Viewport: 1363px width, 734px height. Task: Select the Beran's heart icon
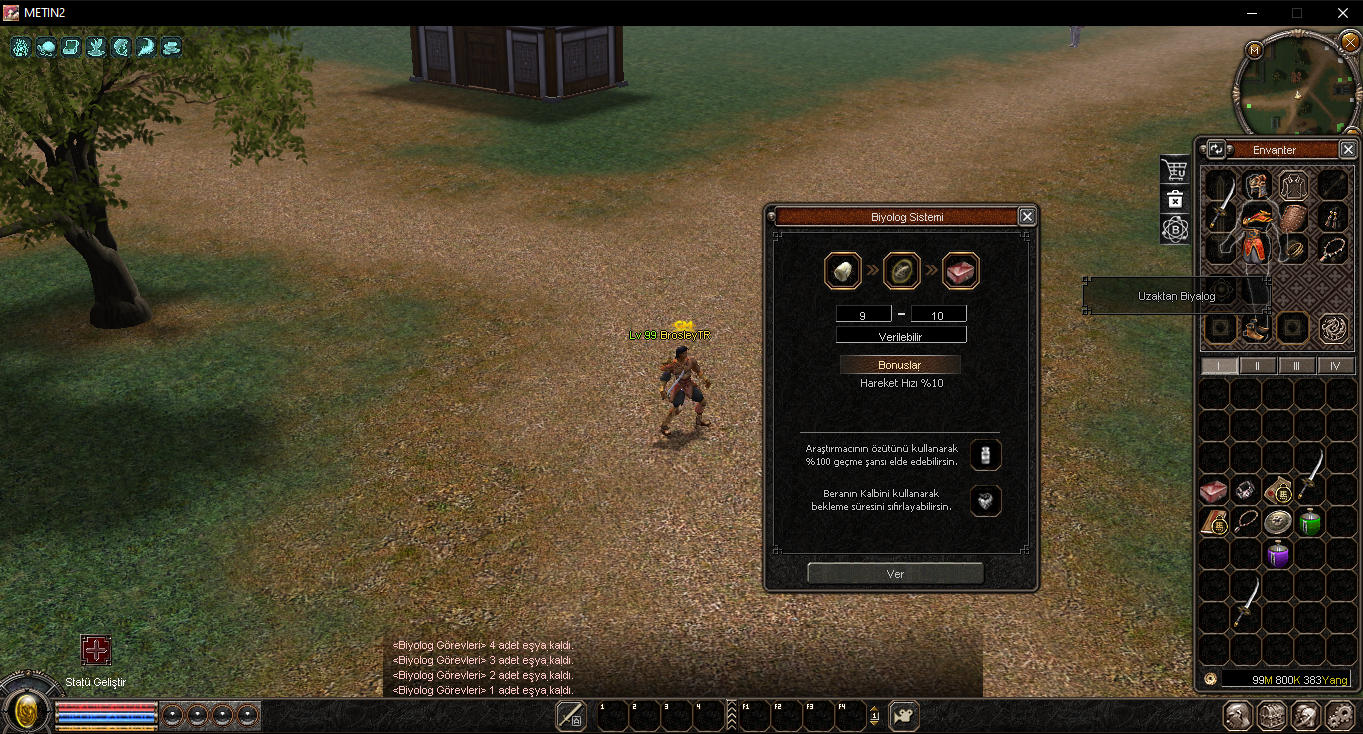(986, 501)
